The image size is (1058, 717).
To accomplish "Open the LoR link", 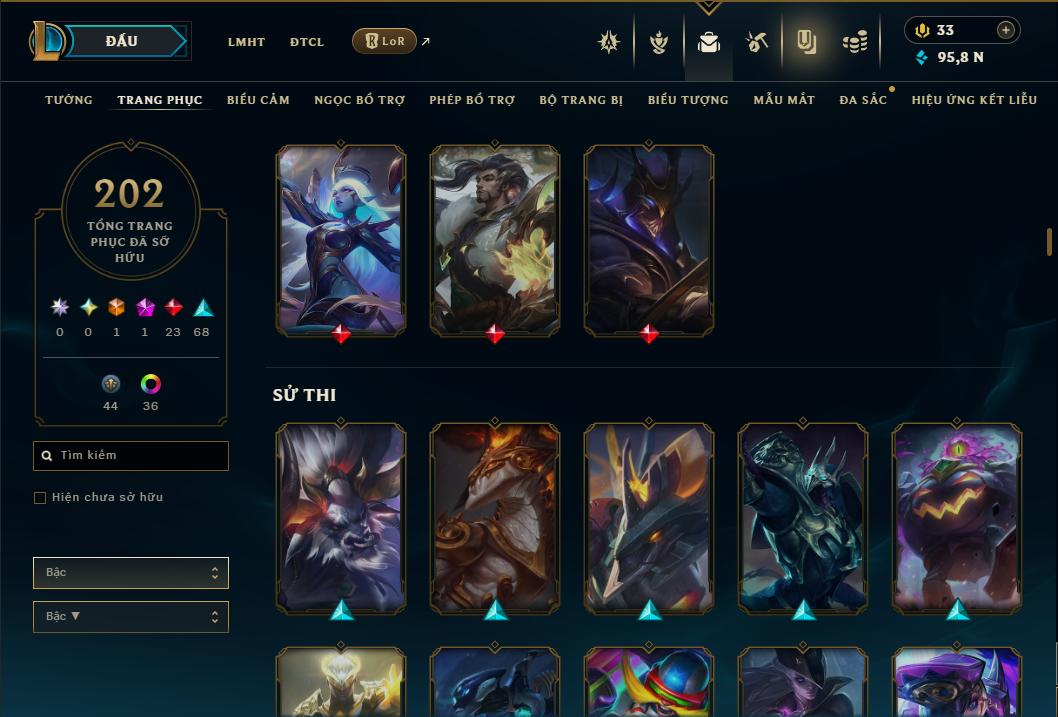I will [x=384, y=41].
